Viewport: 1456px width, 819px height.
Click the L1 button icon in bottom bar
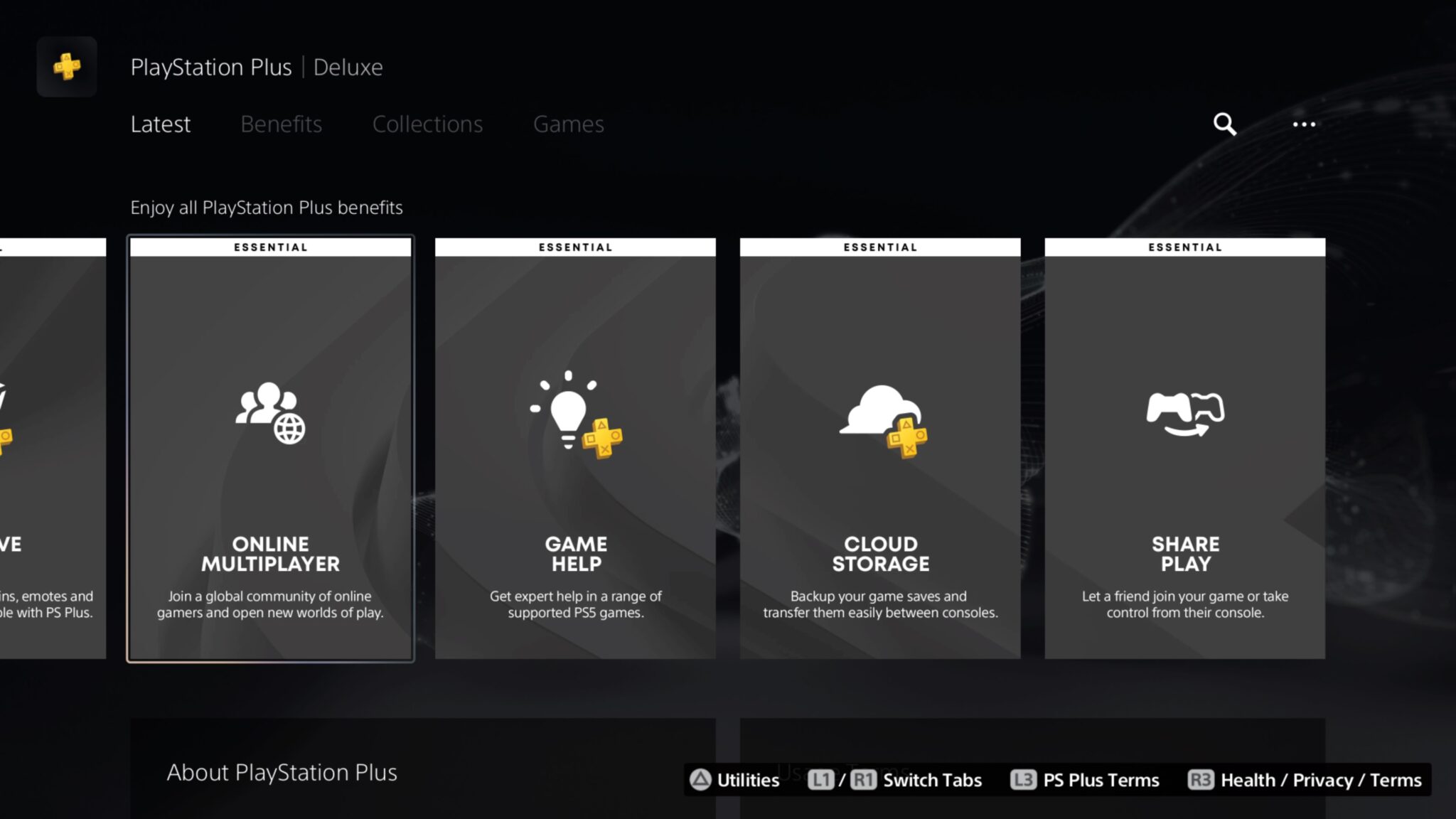[x=822, y=780]
